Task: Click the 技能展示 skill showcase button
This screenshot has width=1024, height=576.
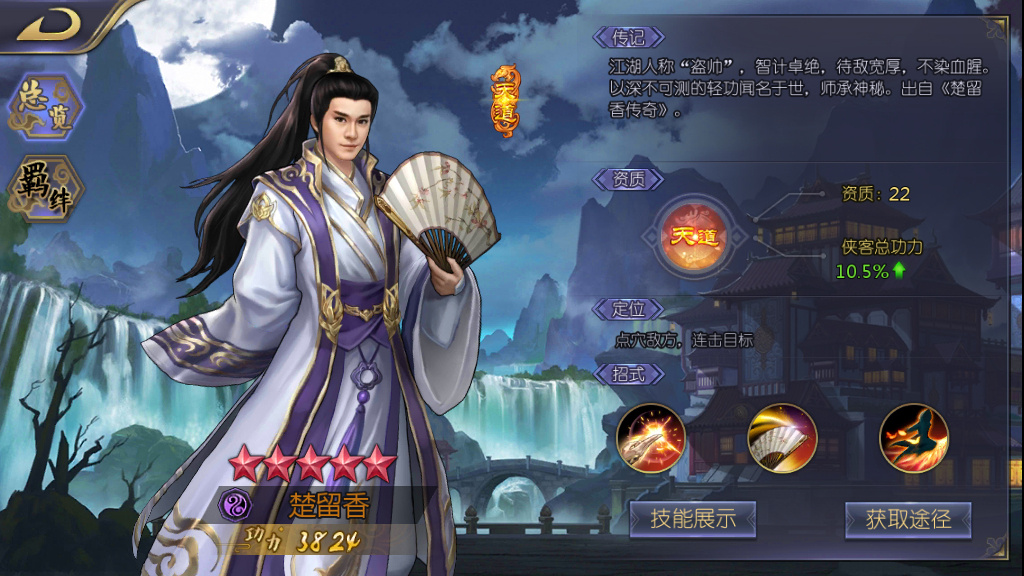Action: (x=693, y=519)
